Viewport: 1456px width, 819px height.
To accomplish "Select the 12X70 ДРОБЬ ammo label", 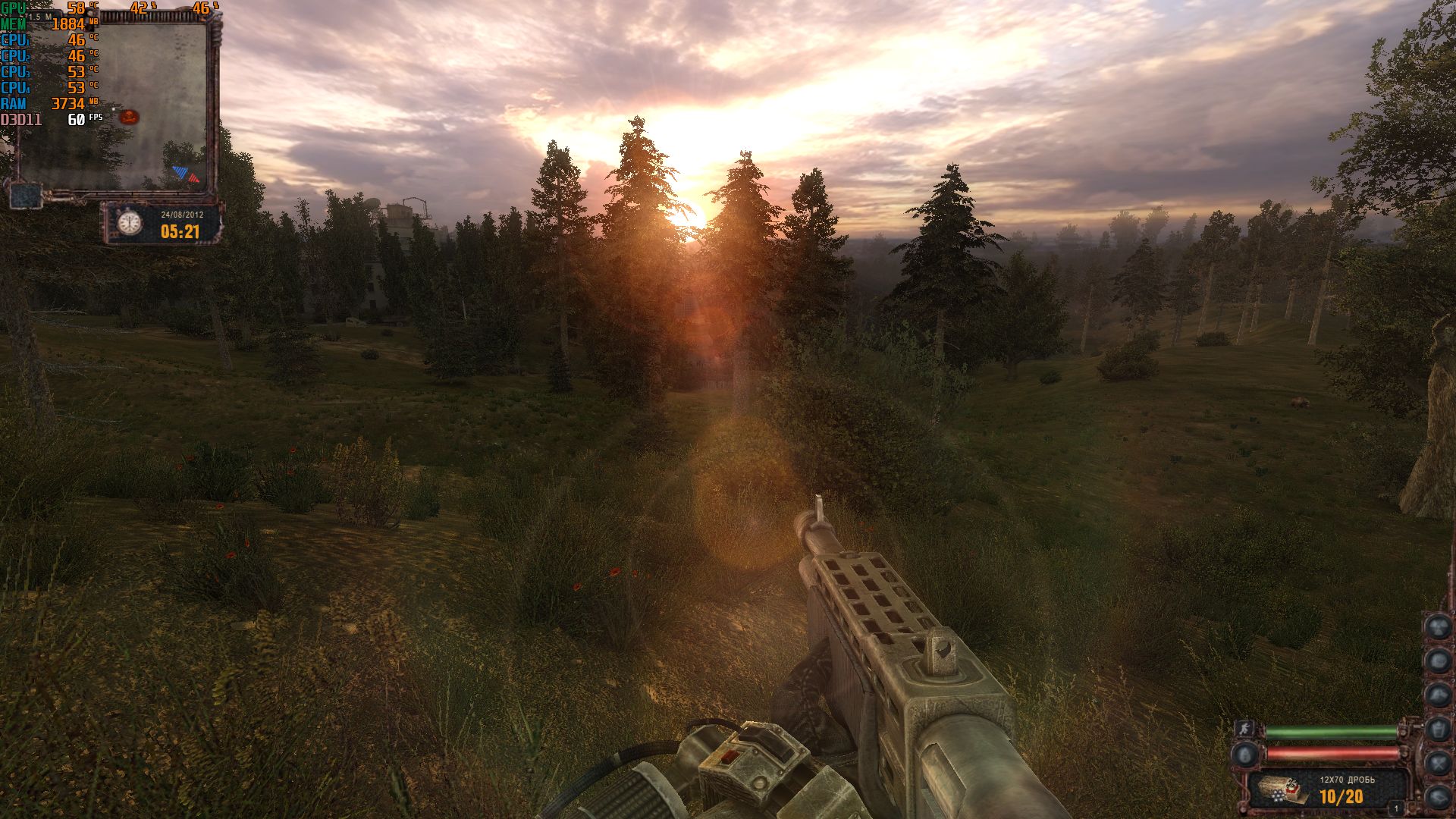I will [x=1348, y=780].
